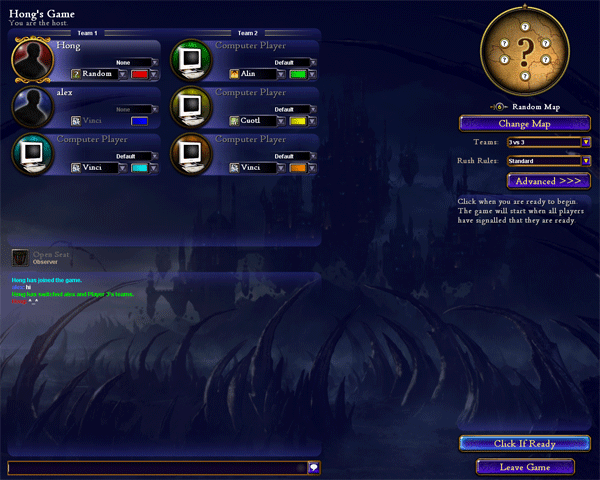
Task: Select Hong's player portrait
Action: (x=33, y=58)
